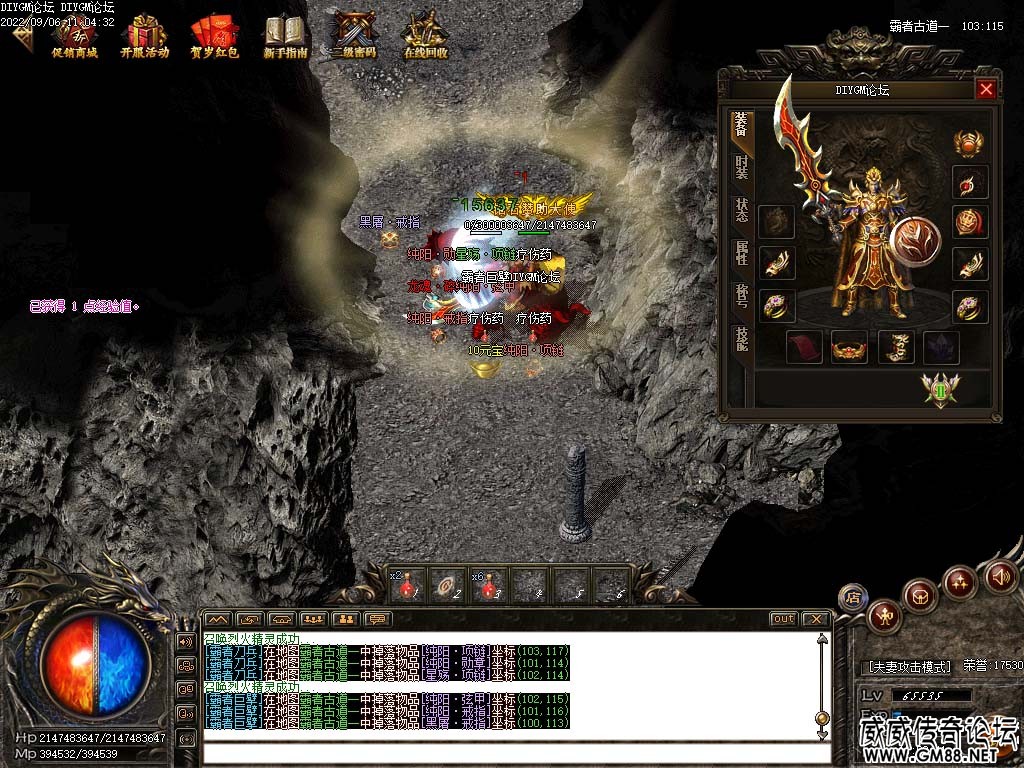Click the chat window 'out' button

783,619
